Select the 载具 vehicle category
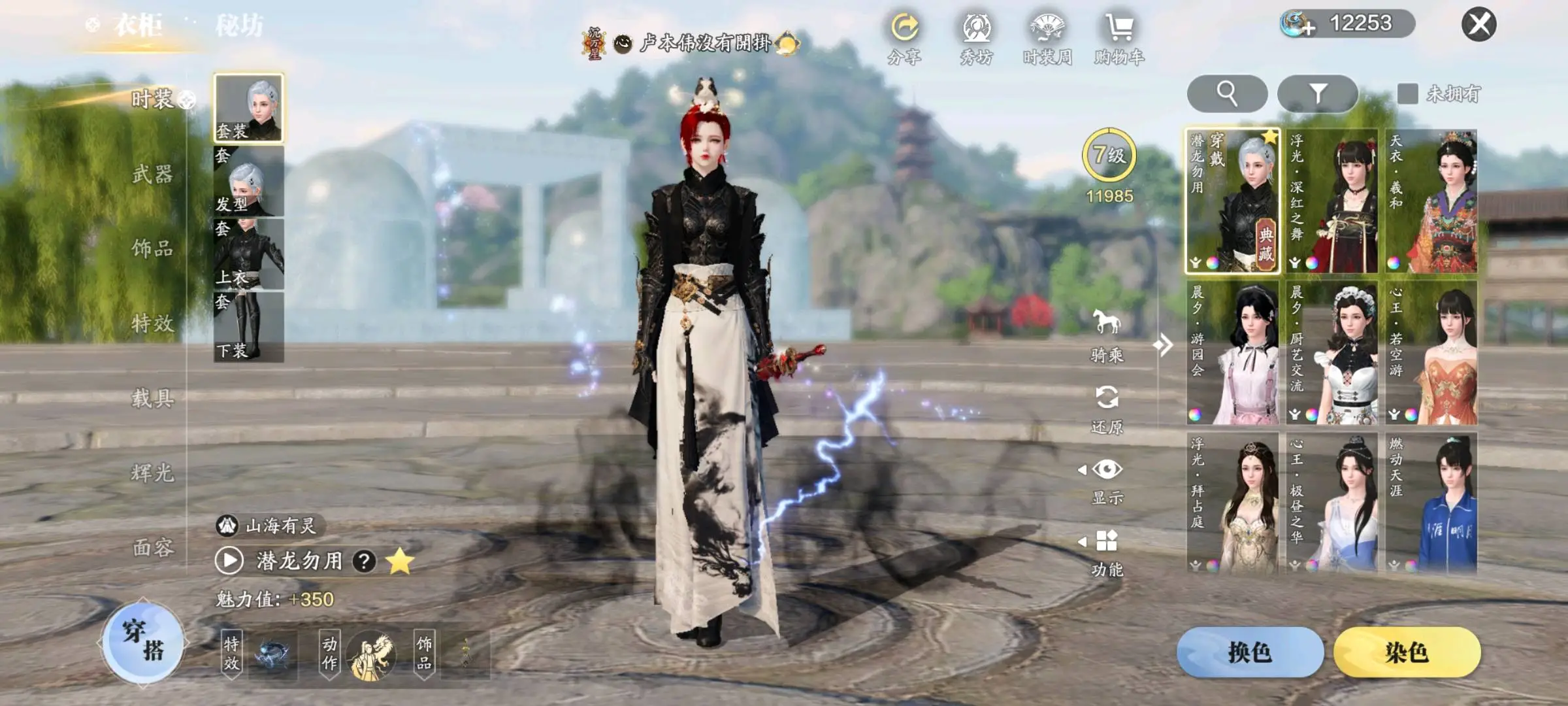This screenshot has width=1568, height=706. click(x=152, y=397)
